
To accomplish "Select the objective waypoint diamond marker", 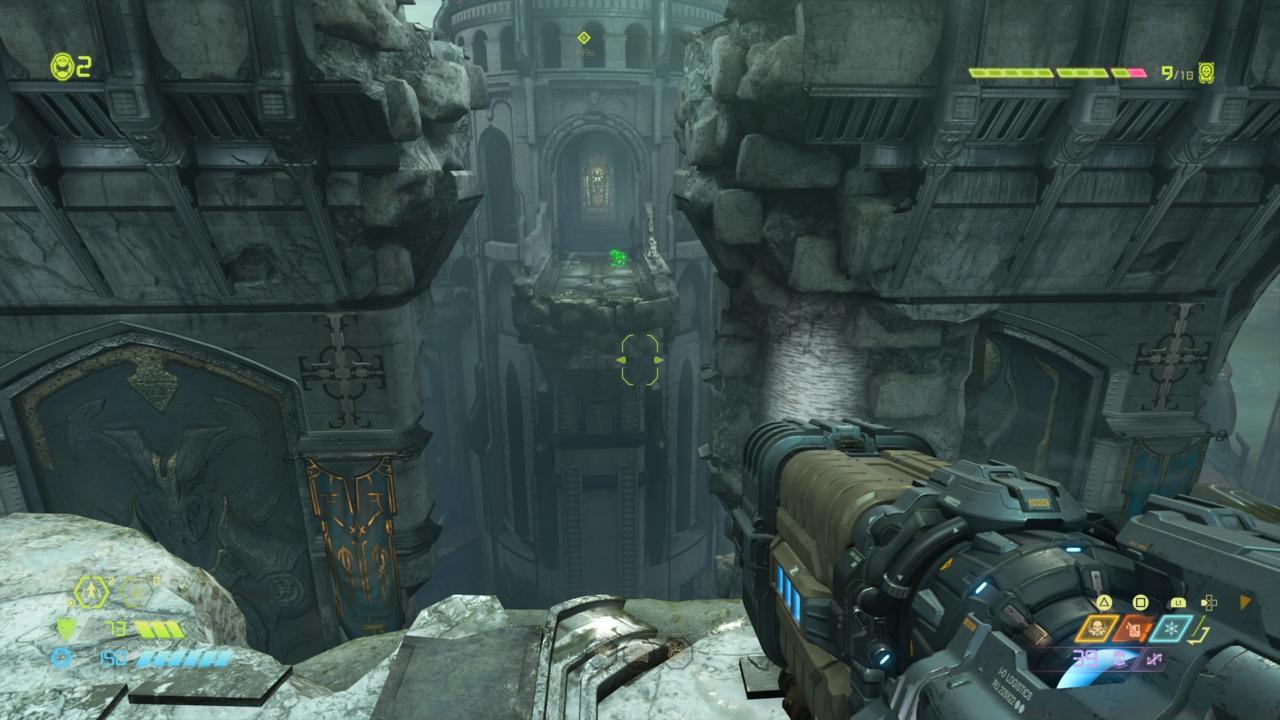I will [x=584, y=38].
